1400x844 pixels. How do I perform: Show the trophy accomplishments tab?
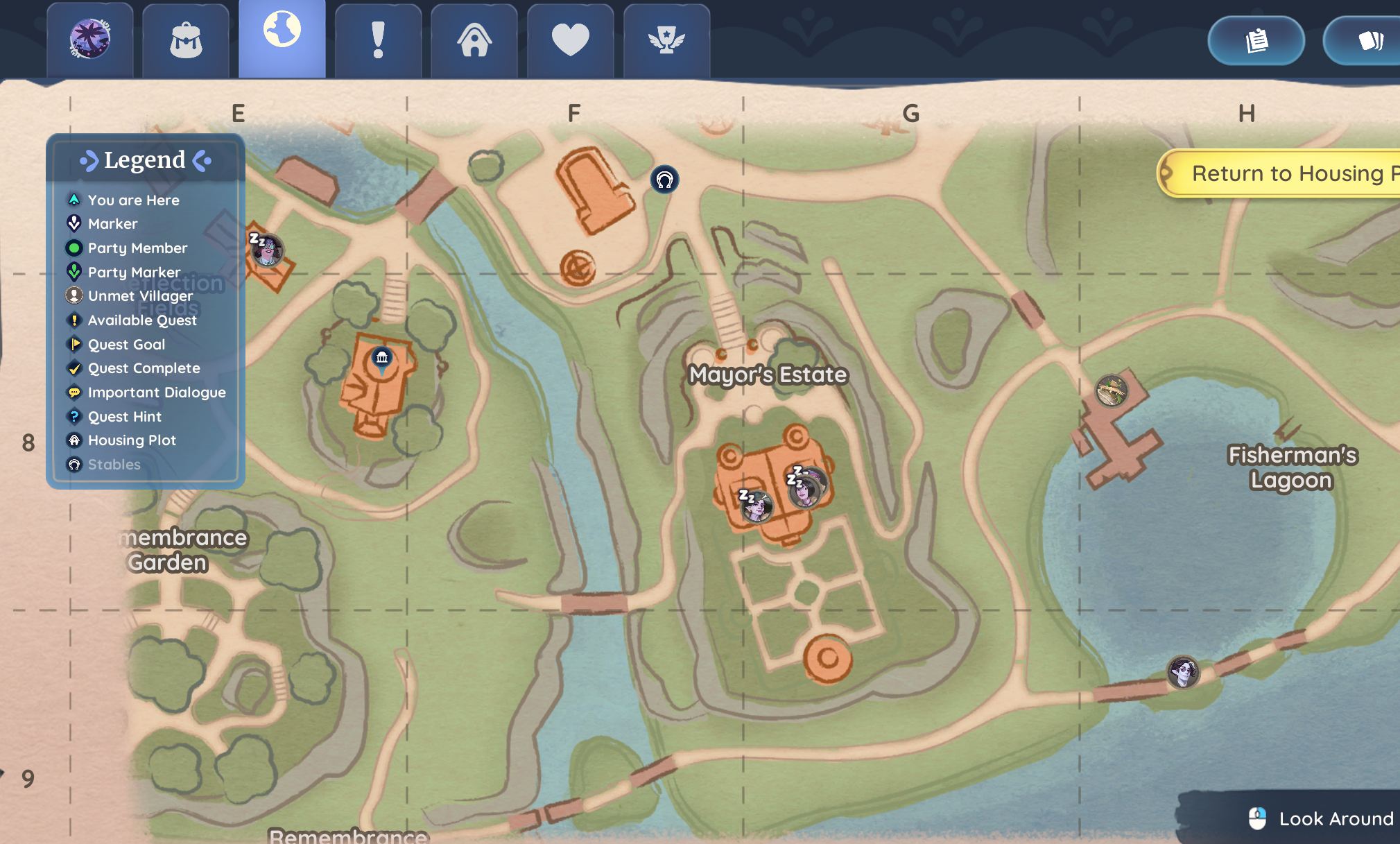coord(666,40)
